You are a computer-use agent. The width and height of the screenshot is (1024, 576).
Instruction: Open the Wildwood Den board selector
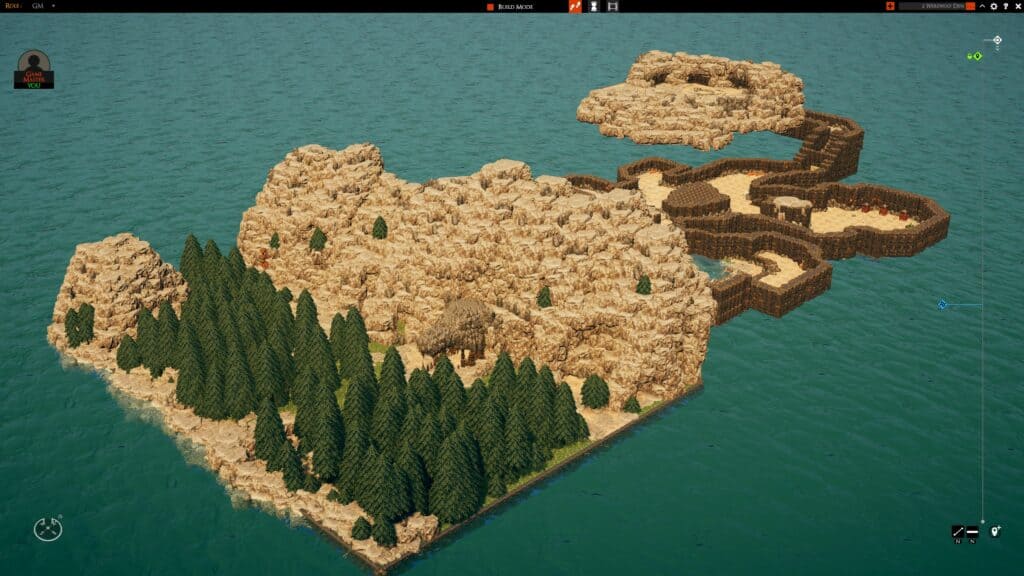coord(936,6)
